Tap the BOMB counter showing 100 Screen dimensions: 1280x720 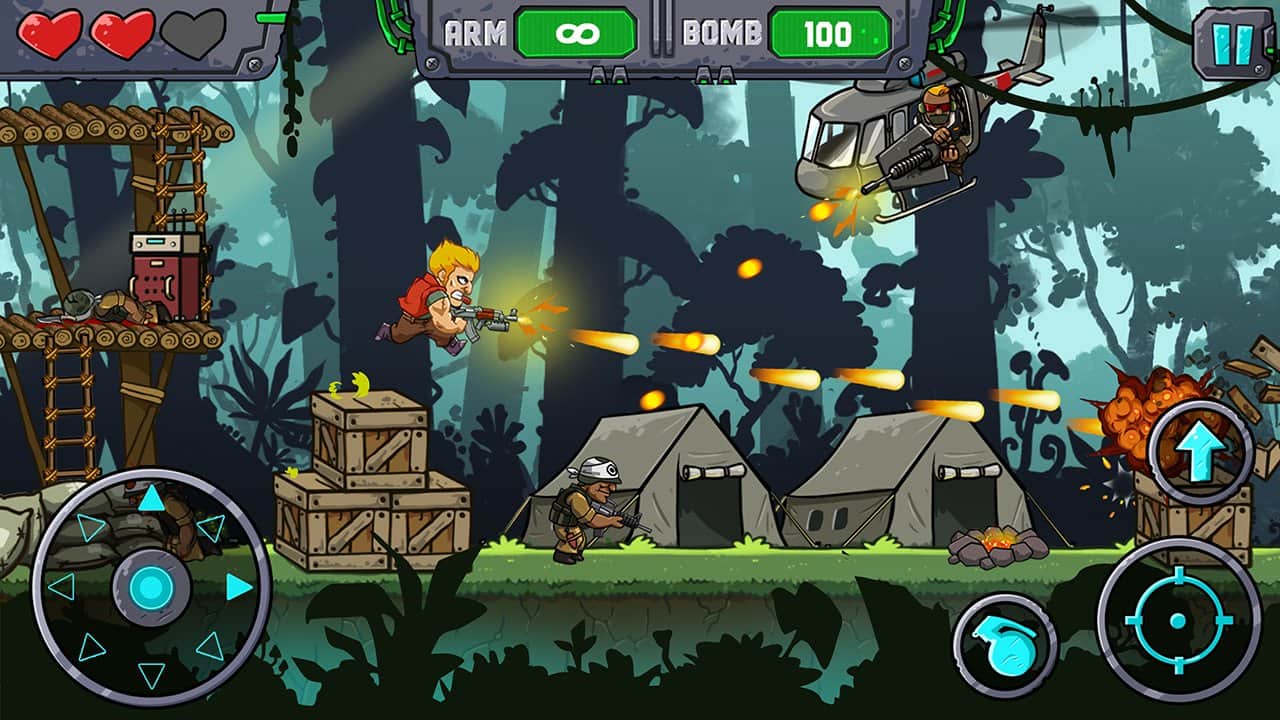[x=826, y=31]
